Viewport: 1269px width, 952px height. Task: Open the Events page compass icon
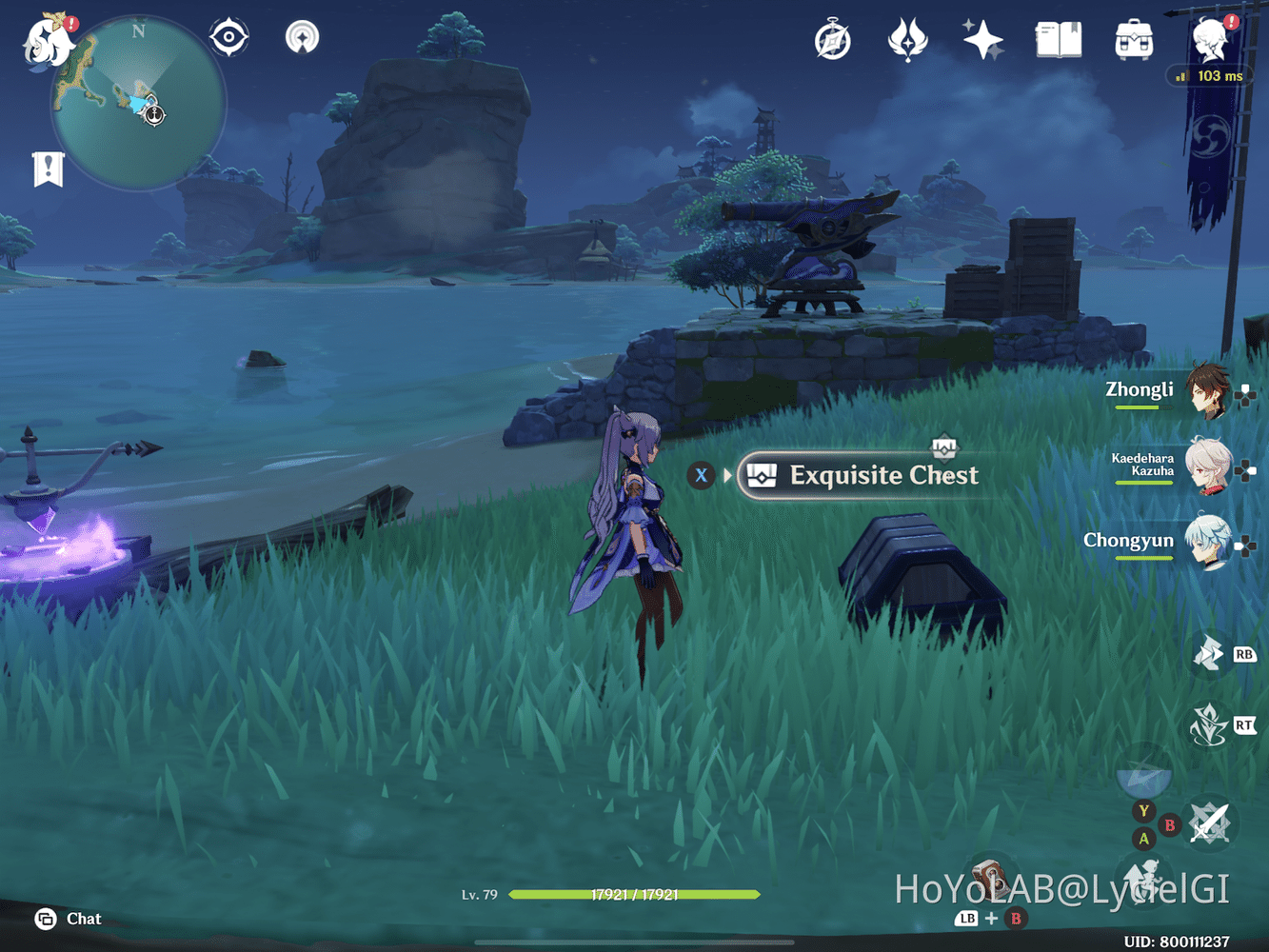831,39
